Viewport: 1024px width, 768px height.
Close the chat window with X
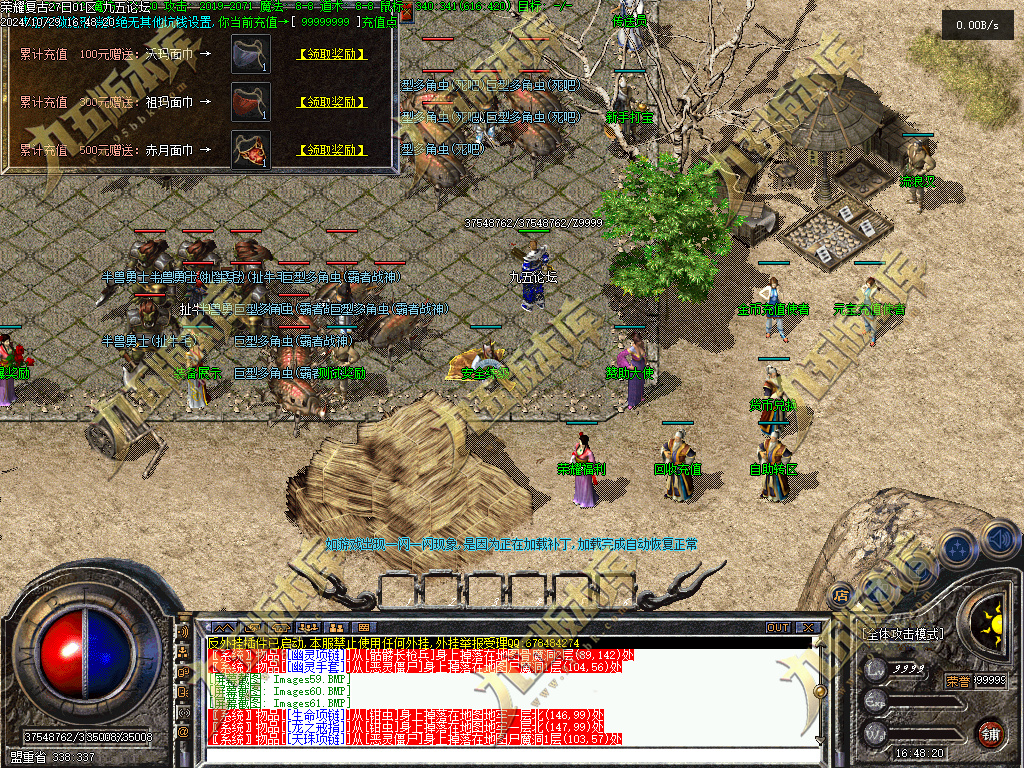tap(808, 627)
